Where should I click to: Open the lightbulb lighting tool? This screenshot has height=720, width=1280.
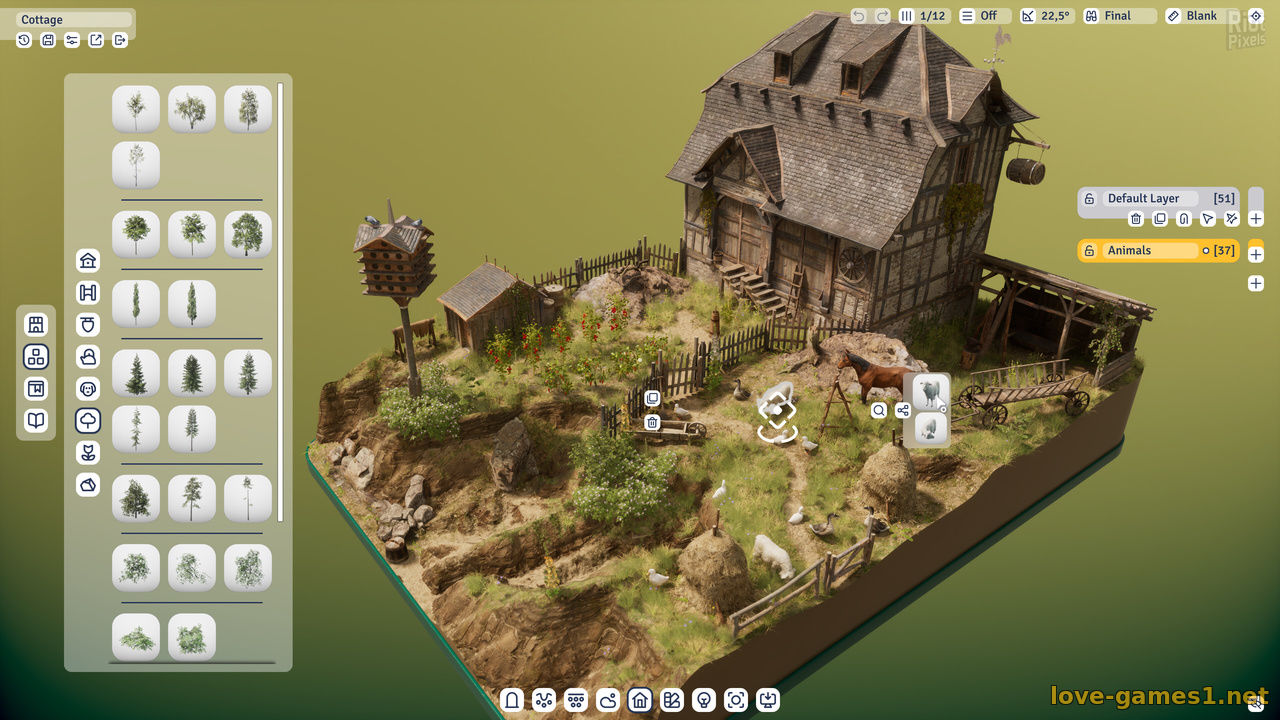[x=704, y=700]
